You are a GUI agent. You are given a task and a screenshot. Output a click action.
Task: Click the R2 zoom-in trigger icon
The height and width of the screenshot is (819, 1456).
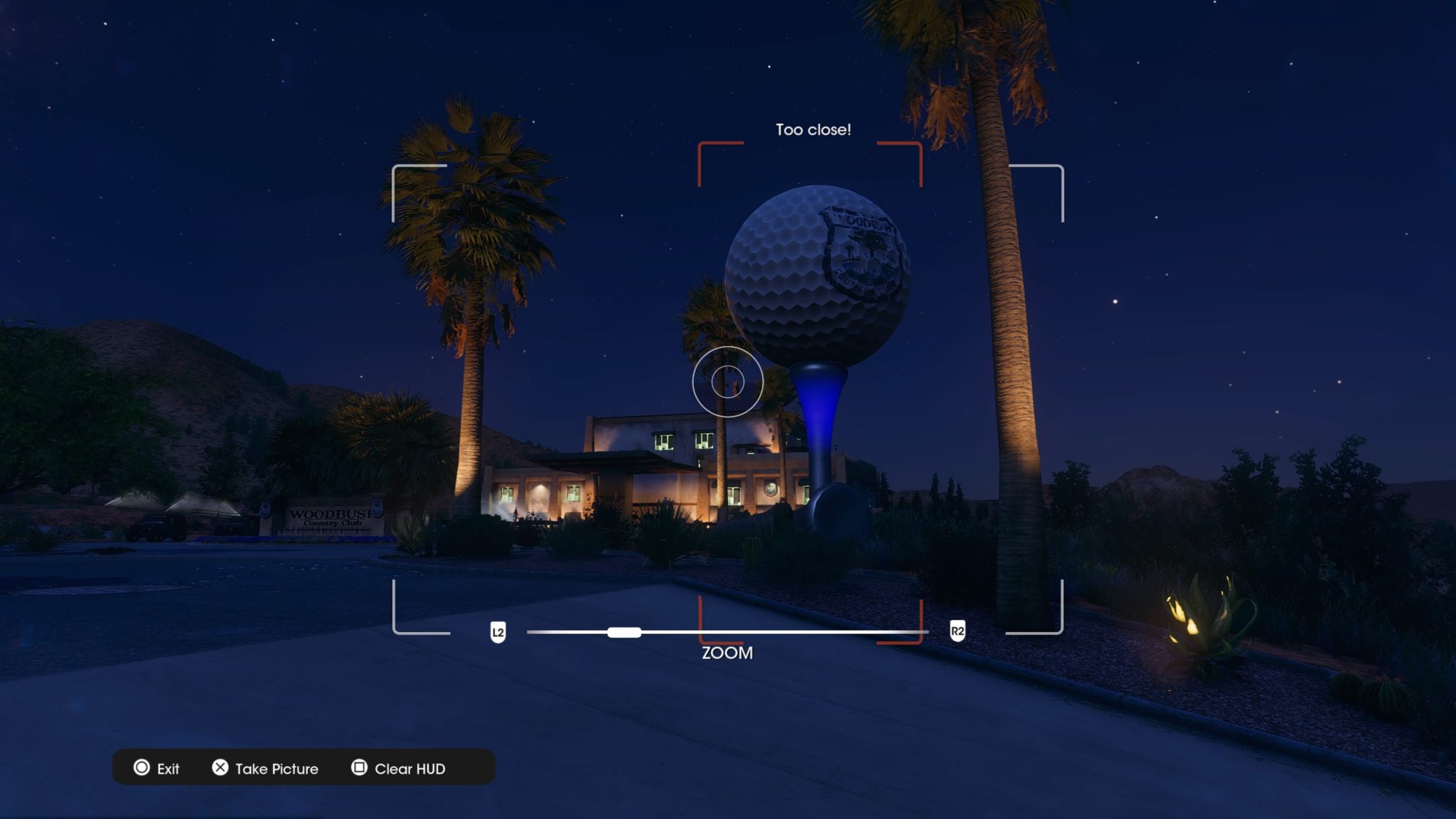point(957,629)
